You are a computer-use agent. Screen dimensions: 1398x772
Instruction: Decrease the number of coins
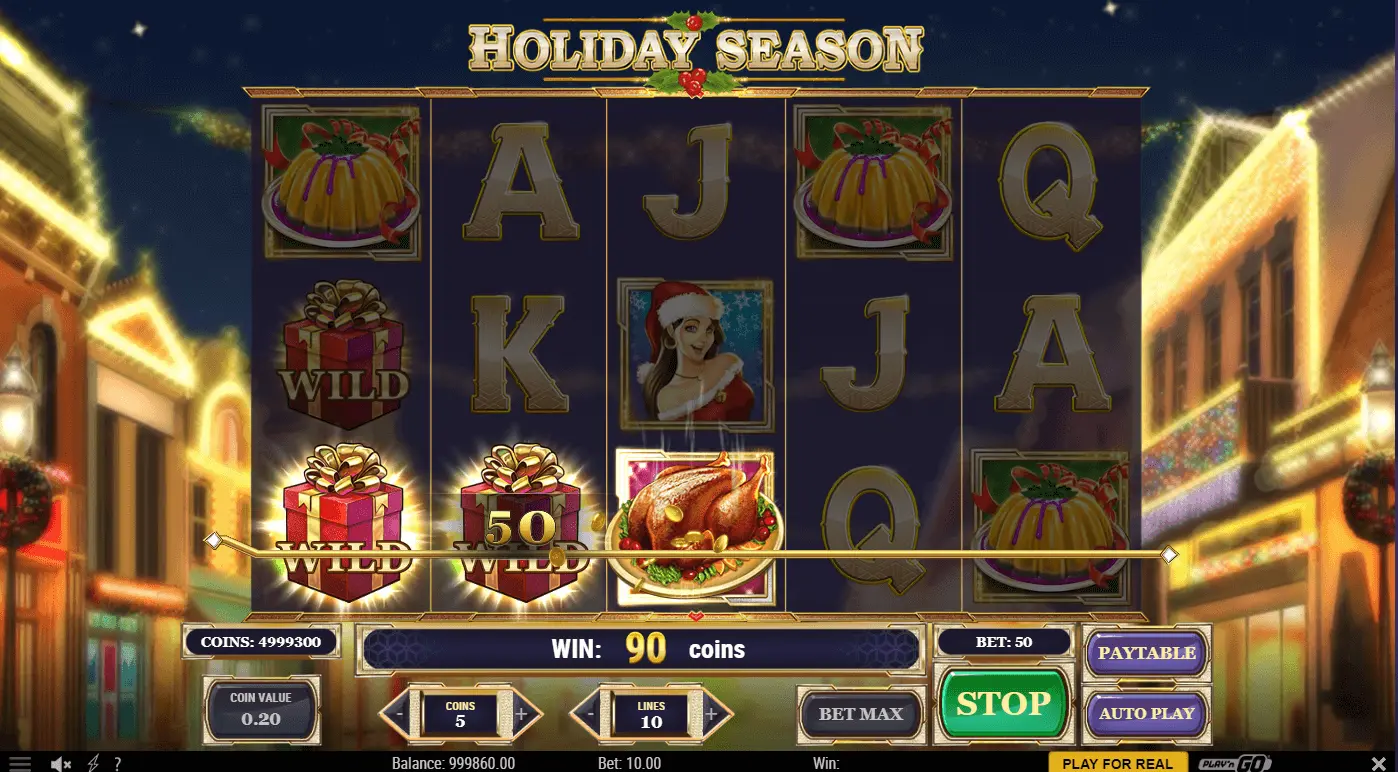coord(399,714)
